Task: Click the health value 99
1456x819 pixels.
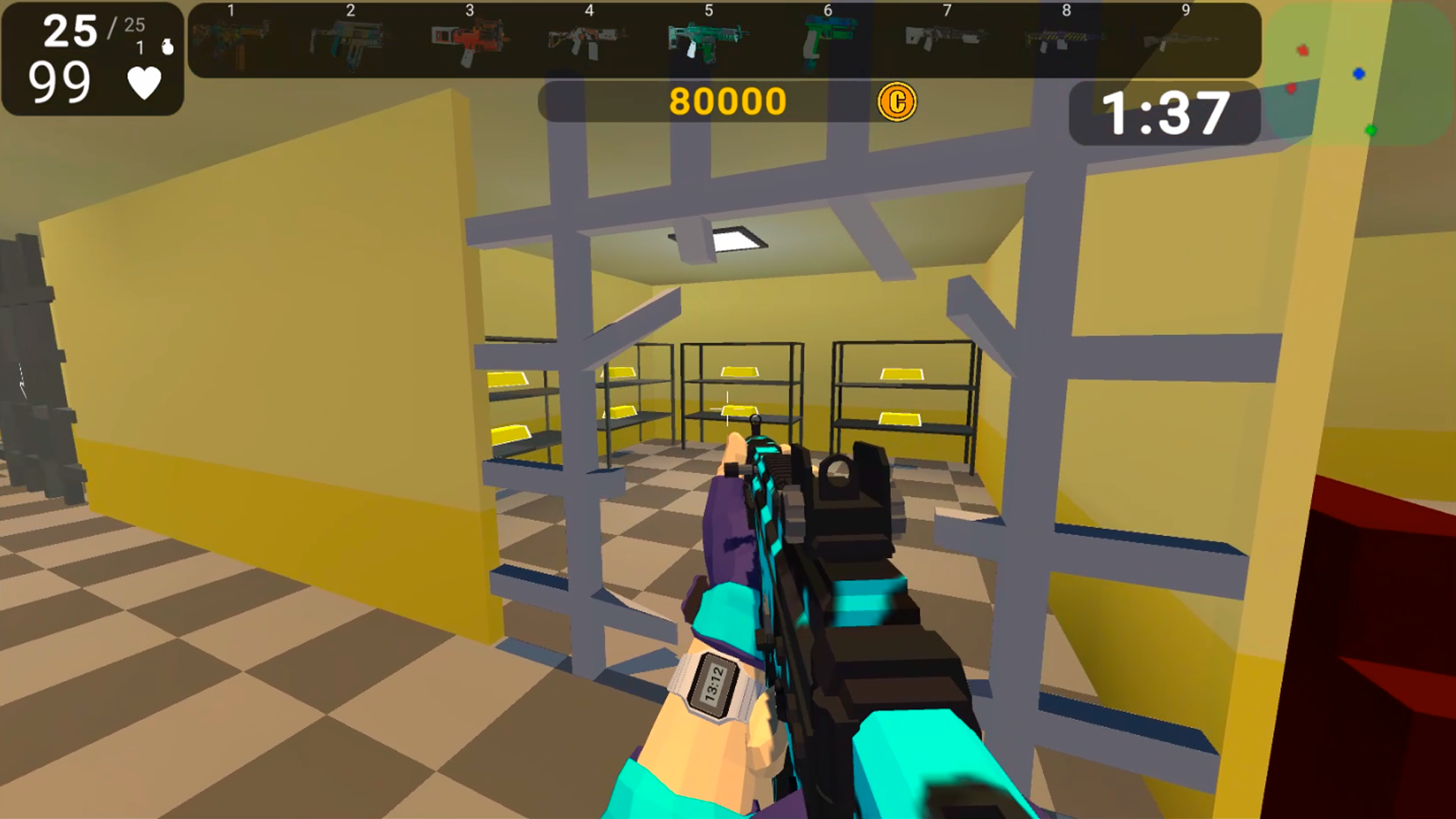Action: (x=61, y=82)
